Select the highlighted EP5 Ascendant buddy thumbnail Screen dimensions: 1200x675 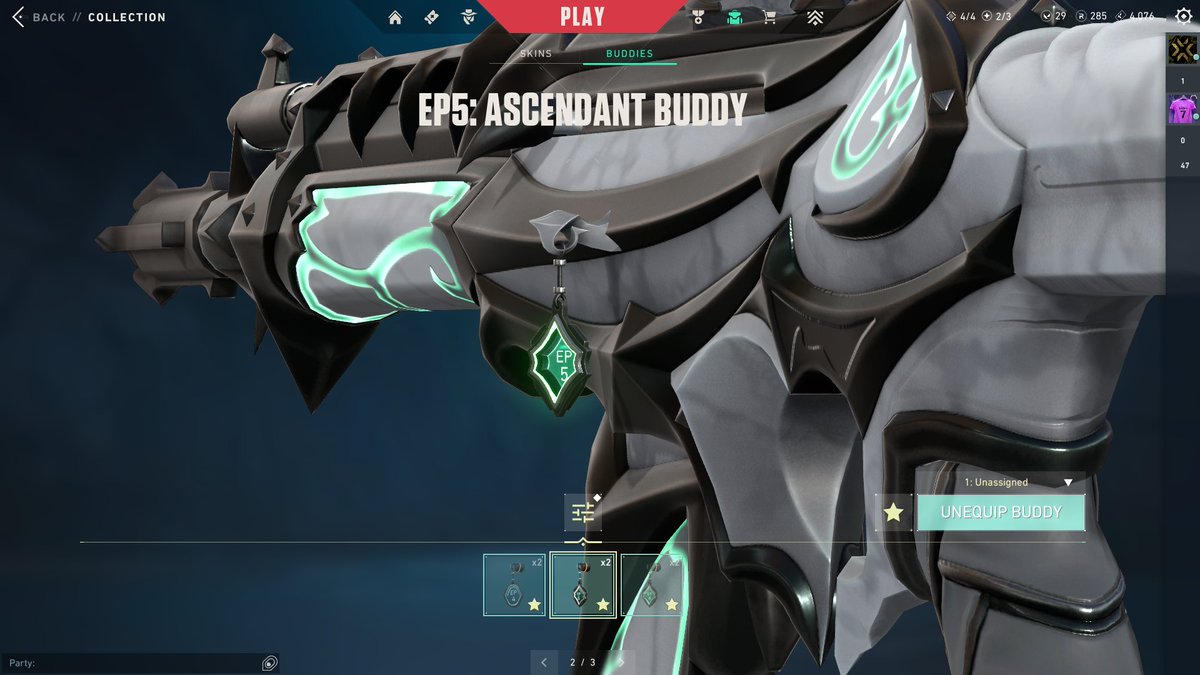click(x=583, y=585)
